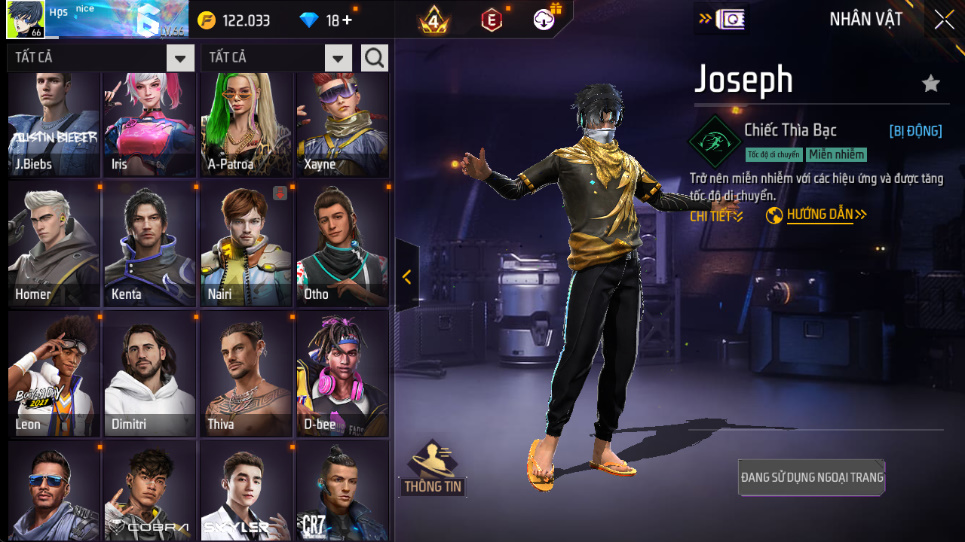Select the A-Patroa character tile
The width and height of the screenshot is (965, 542).
245,122
